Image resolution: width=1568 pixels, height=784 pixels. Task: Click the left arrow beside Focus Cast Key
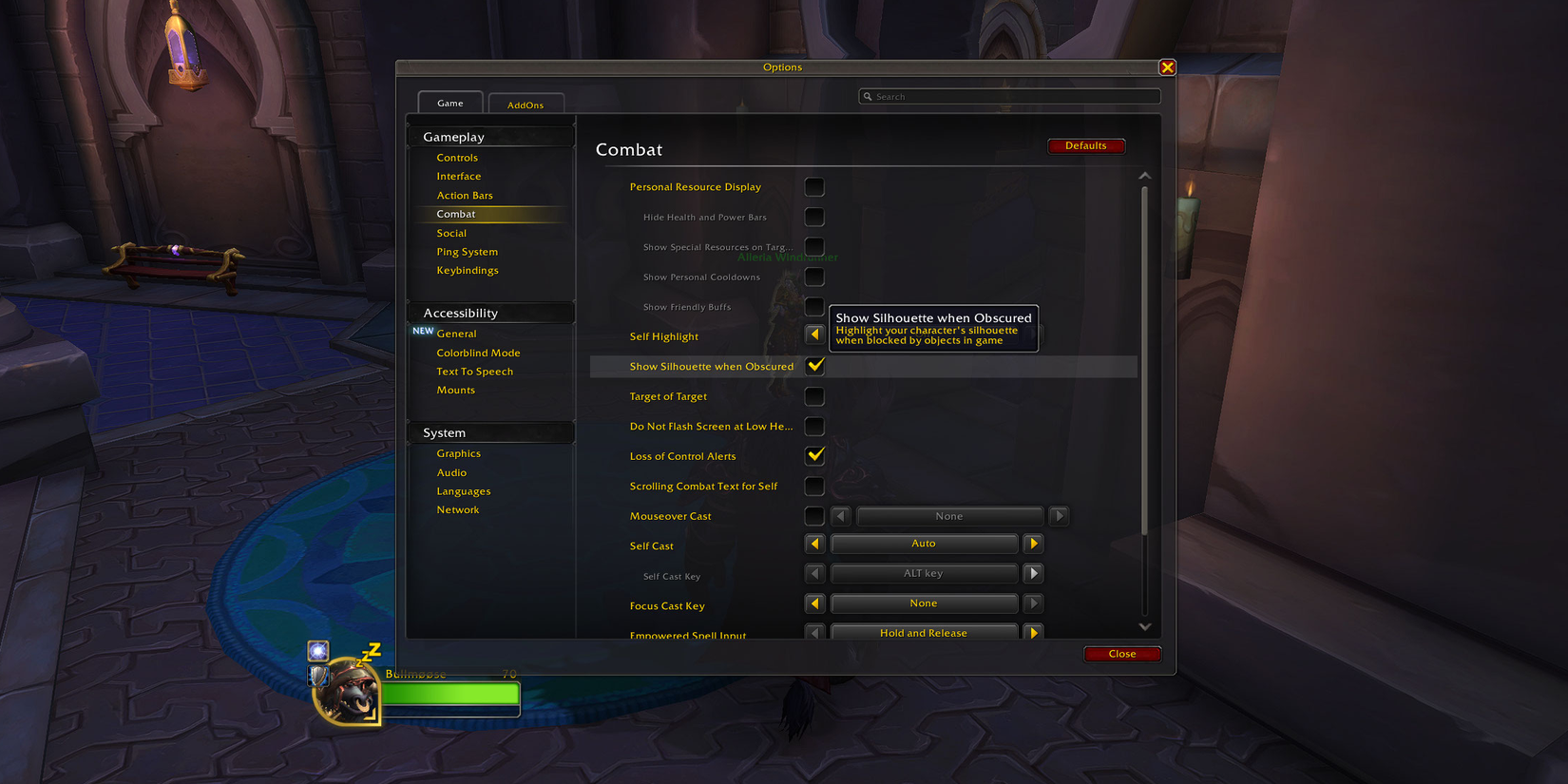click(814, 602)
